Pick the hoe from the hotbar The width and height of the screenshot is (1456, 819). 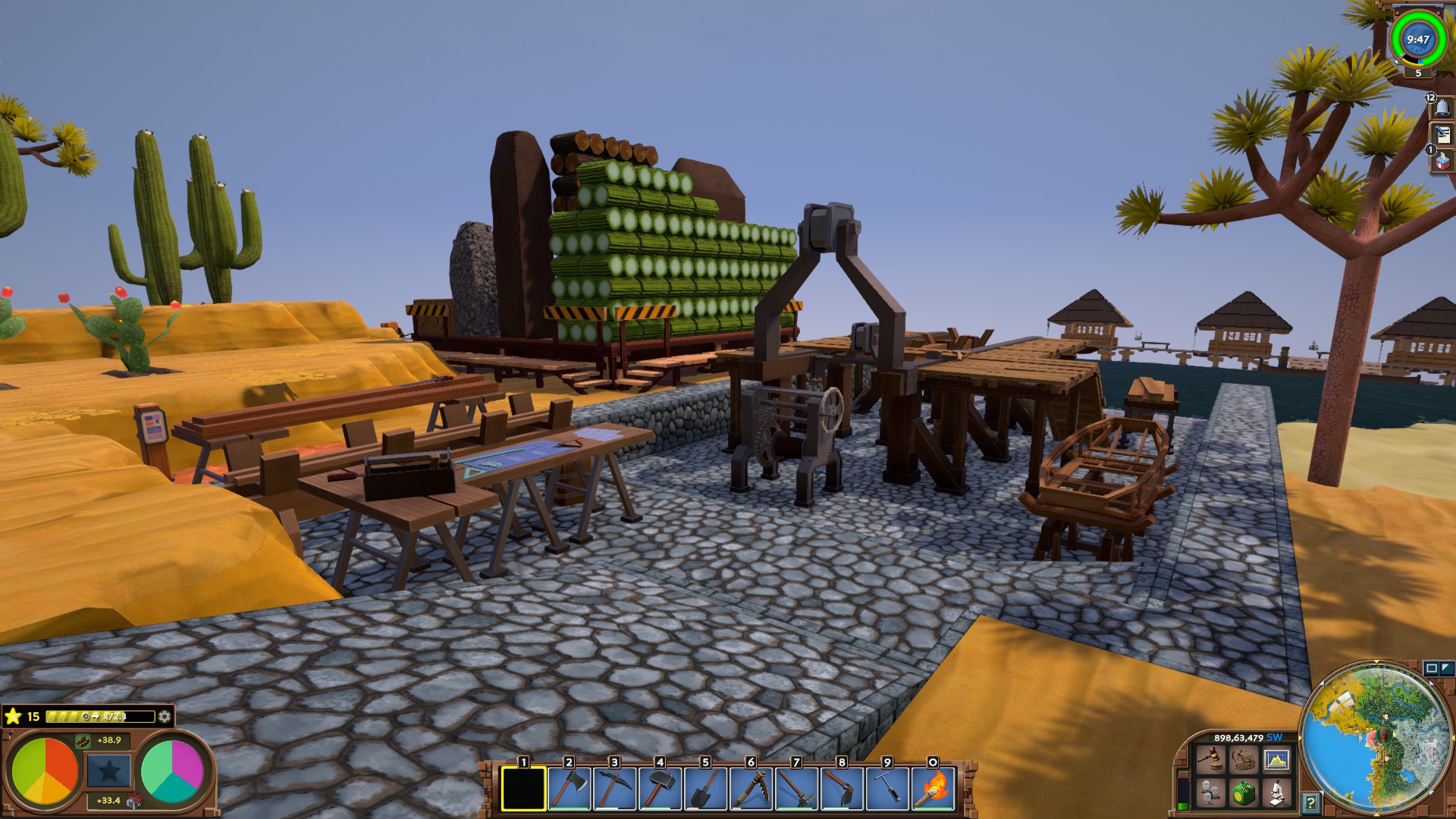tap(842, 789)
